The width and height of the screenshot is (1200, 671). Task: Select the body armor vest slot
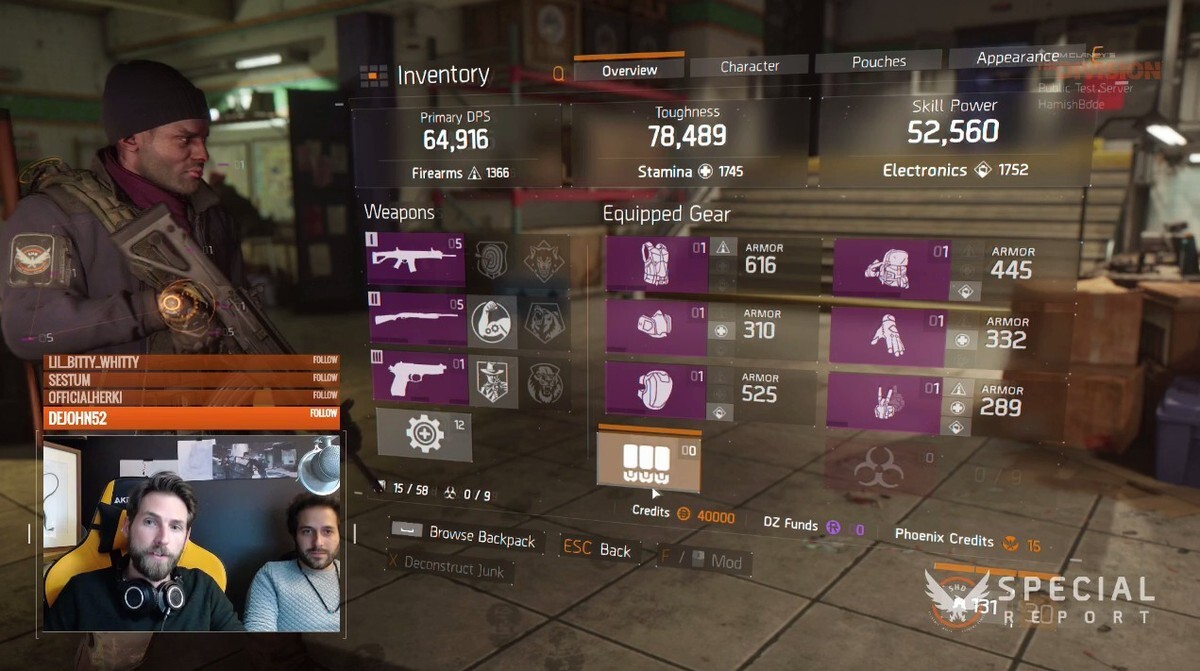point(657,265)
